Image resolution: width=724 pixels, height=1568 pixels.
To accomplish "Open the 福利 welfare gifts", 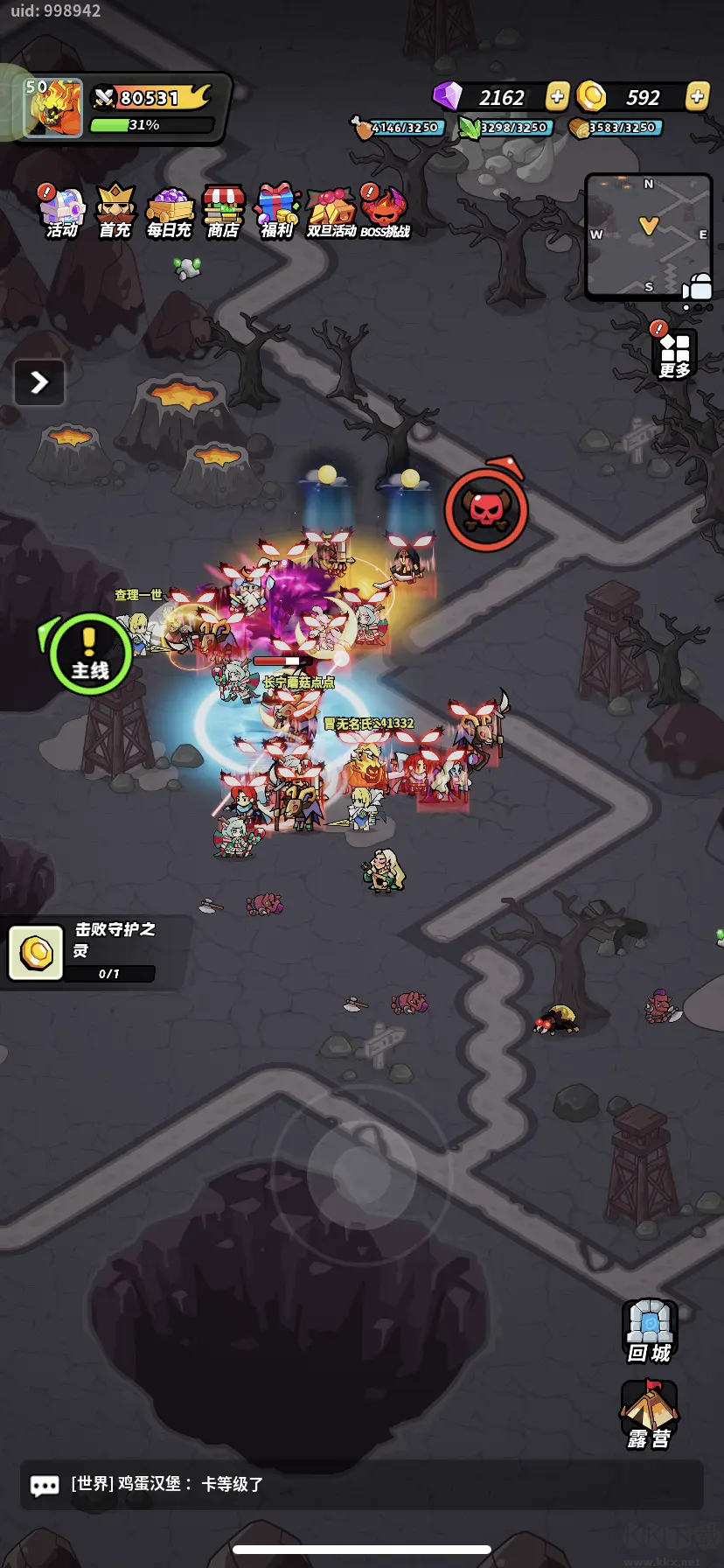I will click(277, 213).
